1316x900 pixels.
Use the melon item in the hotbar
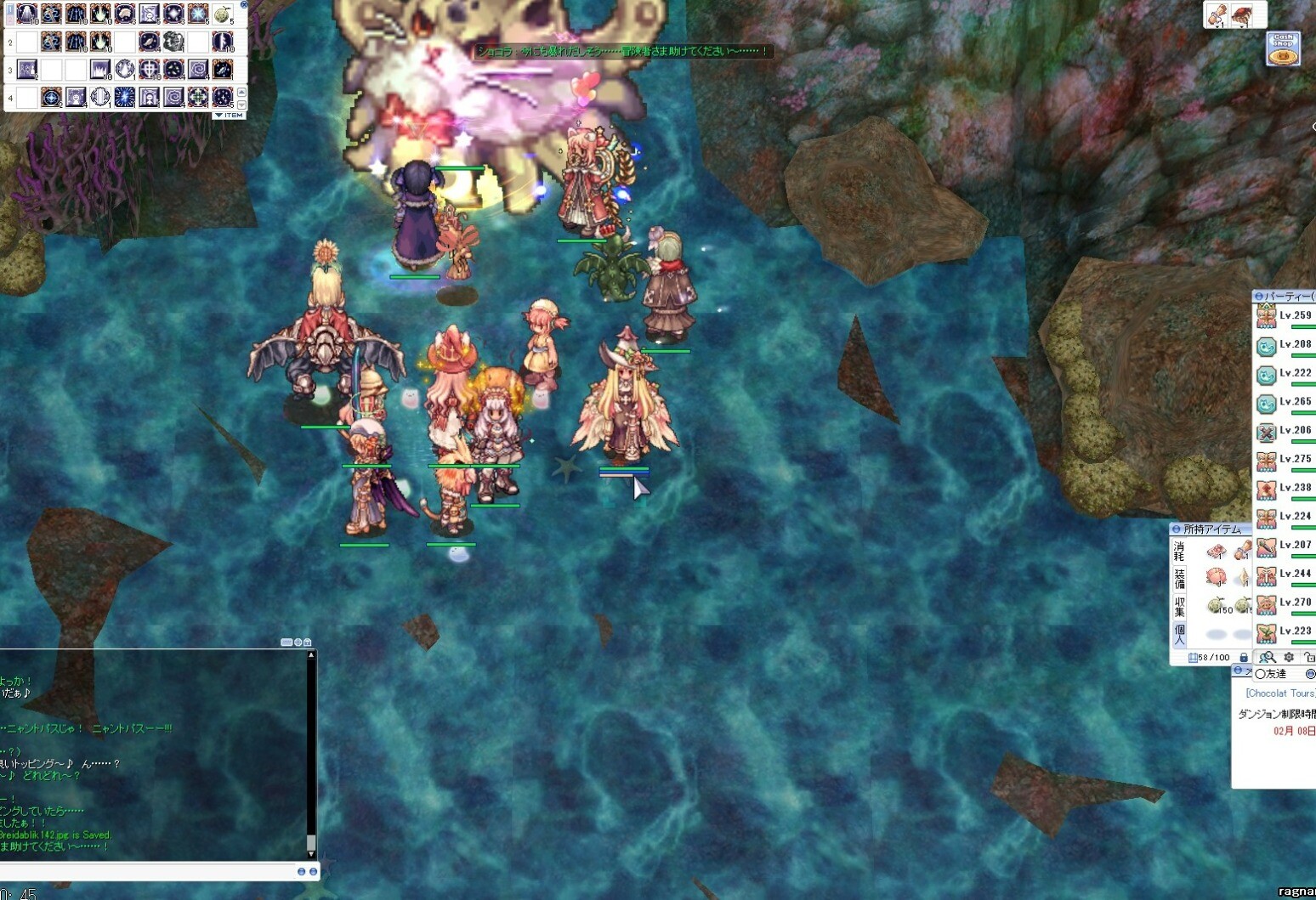(x=222, y=14)
